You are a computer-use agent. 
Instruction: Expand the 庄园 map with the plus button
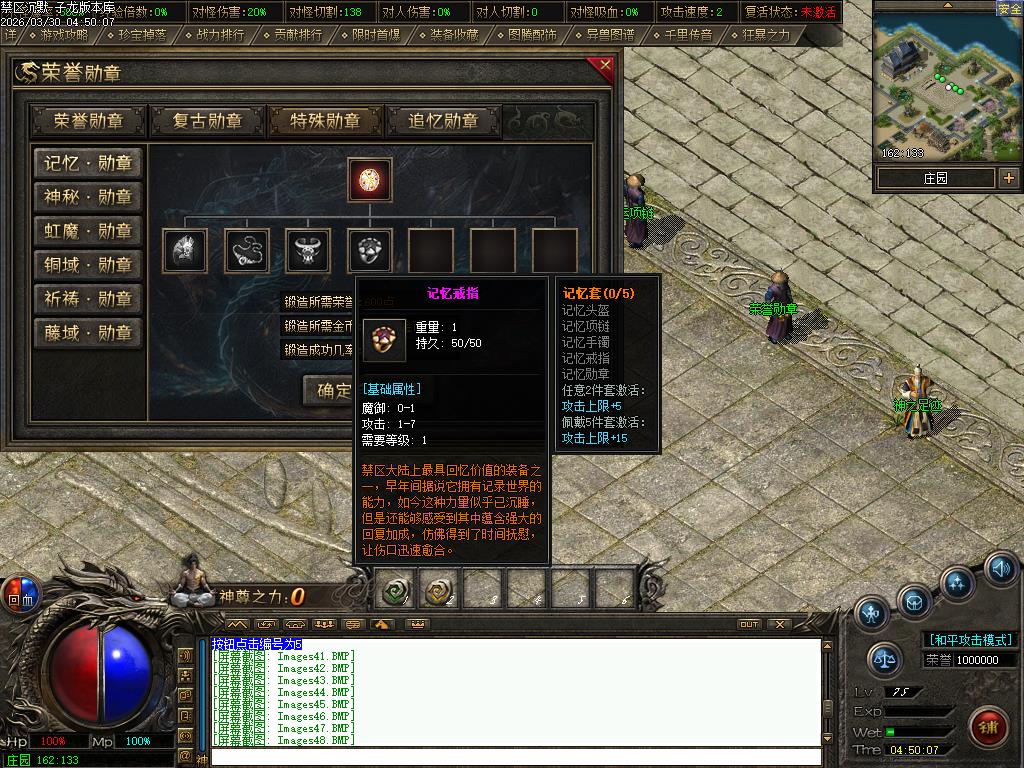tap(1009, 178)
